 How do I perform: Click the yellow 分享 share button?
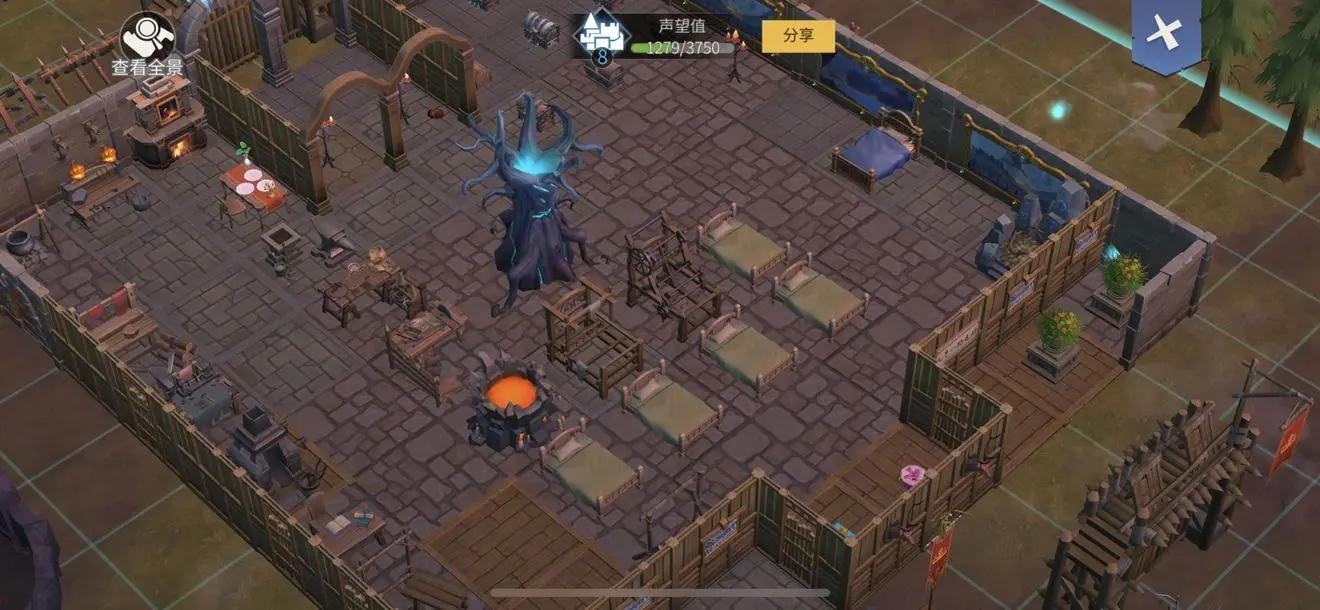click(798, 36)
